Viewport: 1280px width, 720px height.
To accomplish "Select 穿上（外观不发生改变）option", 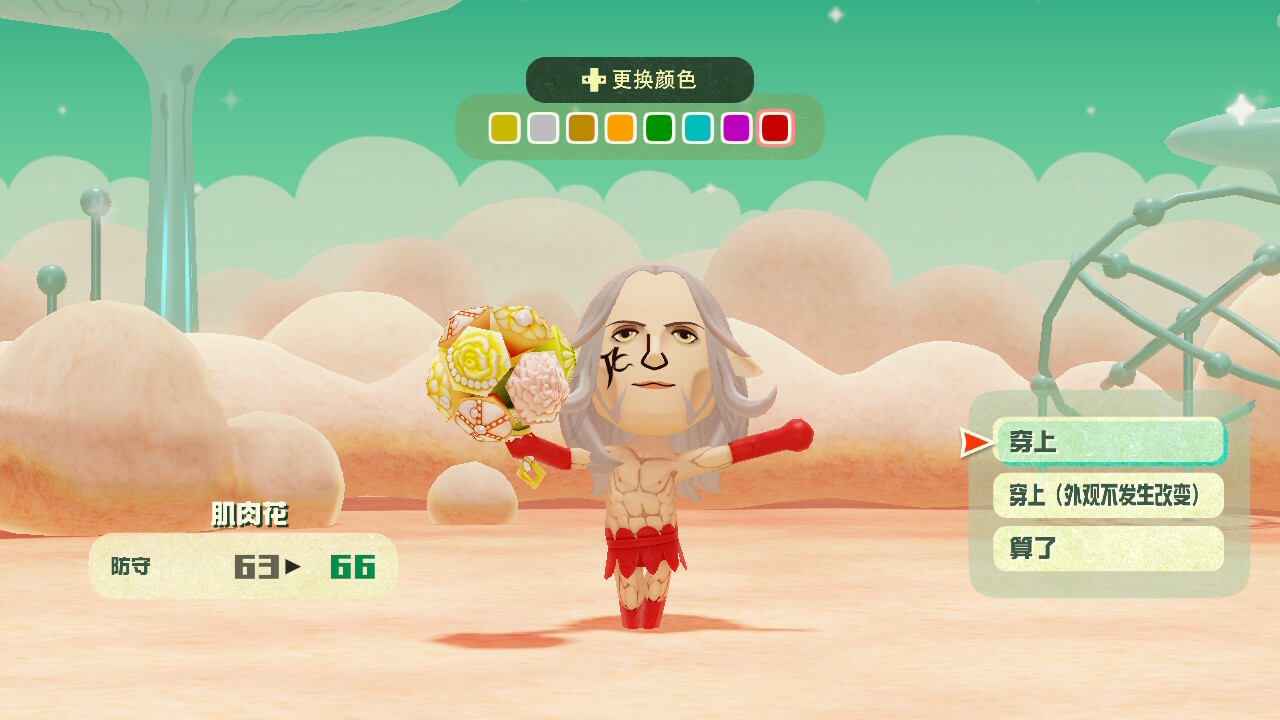I will [x=1108, y=495].
